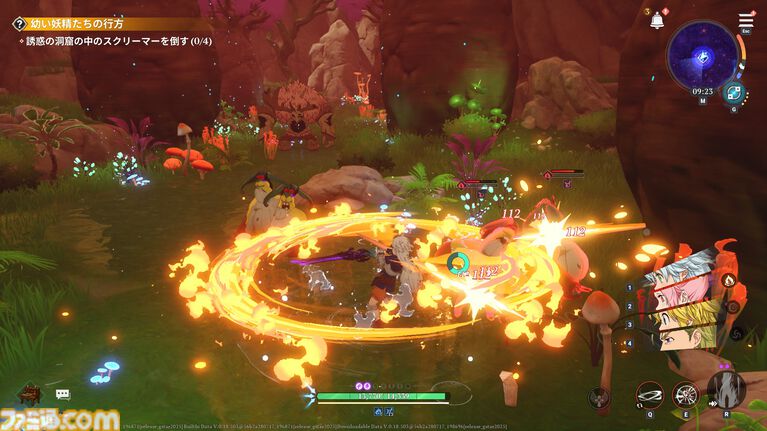Open the circular purple minimap
This screenshot has width=767, height=431.
703,56
